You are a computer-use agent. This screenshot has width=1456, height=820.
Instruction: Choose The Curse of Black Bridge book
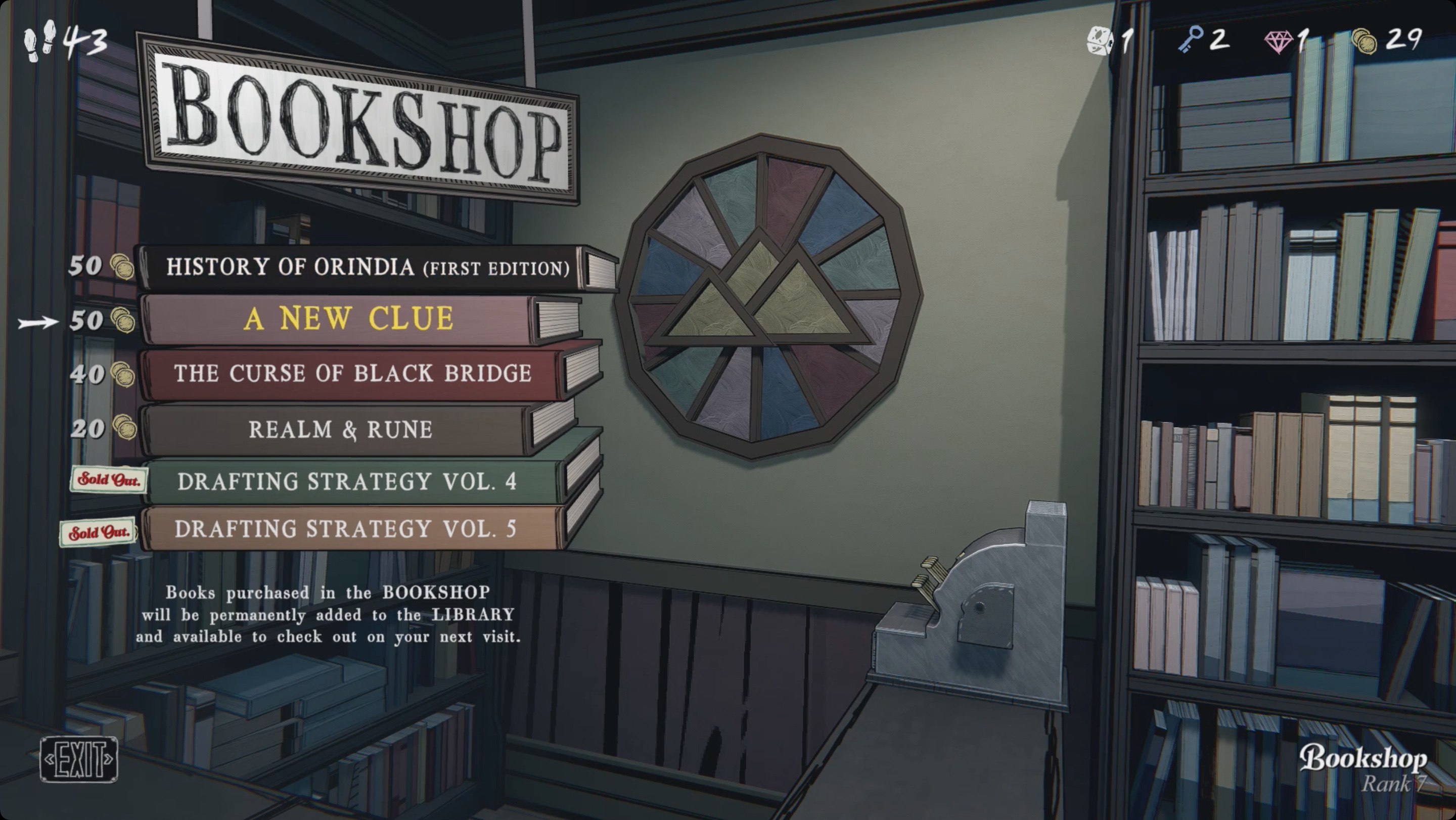point(353,374)
